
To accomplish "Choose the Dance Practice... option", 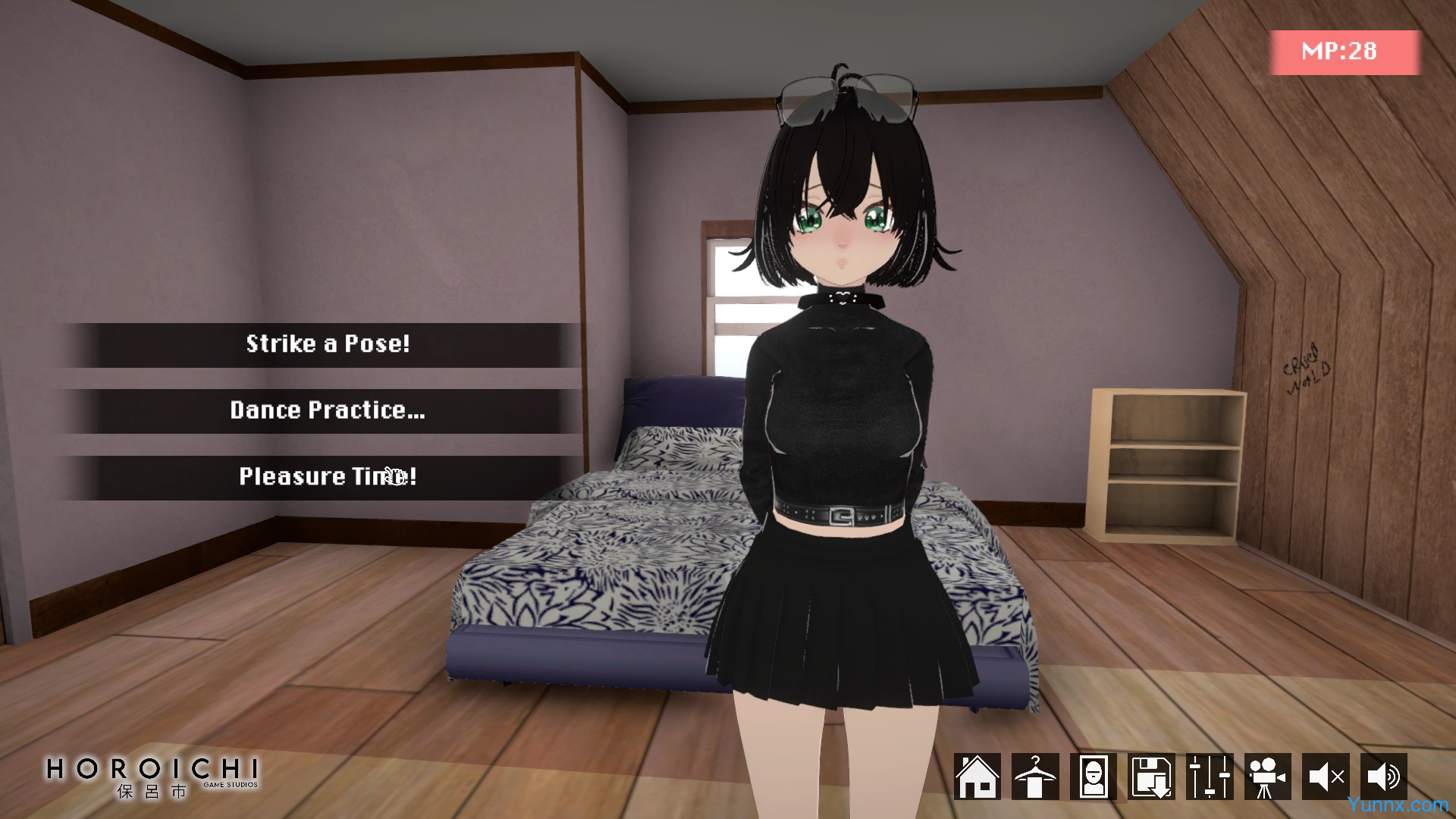I will pyautogui.click(x=328, y=411).
